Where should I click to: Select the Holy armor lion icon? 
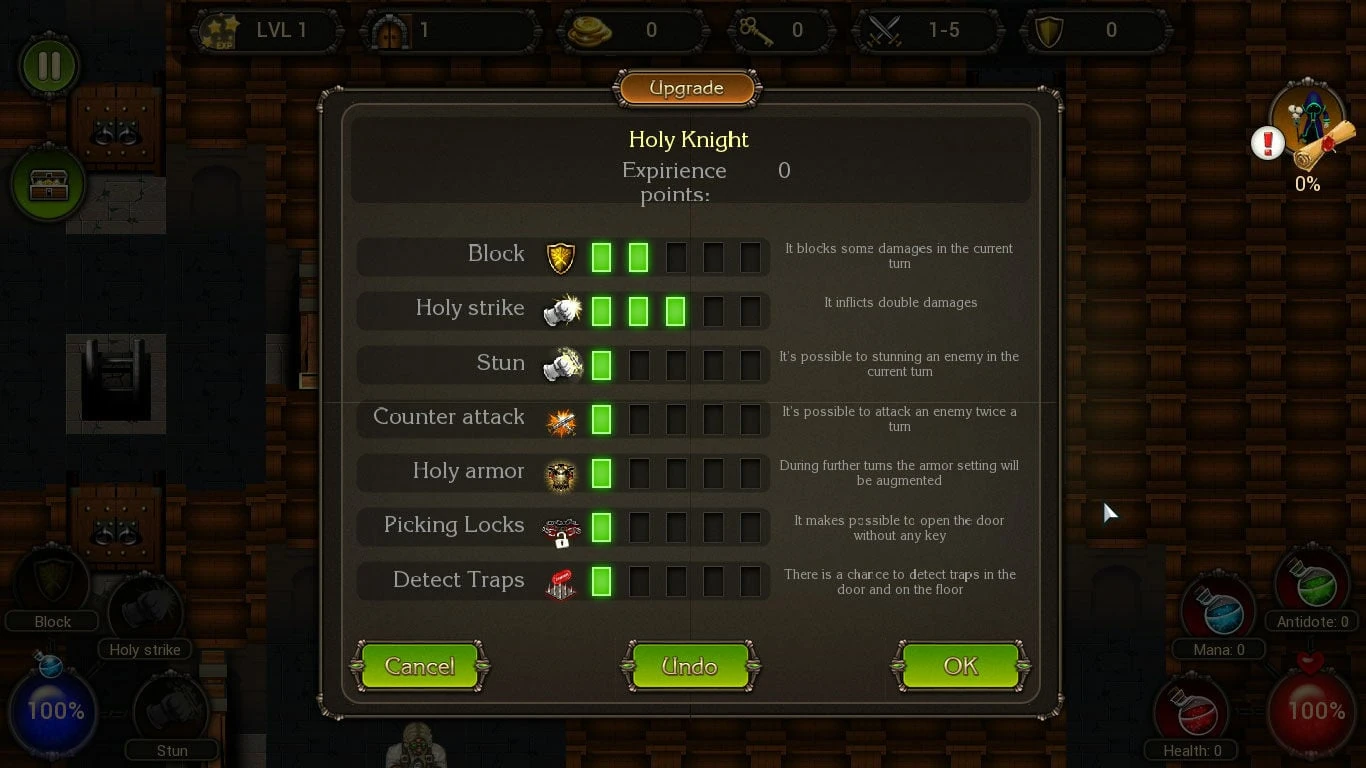click(x=560, y=474)
